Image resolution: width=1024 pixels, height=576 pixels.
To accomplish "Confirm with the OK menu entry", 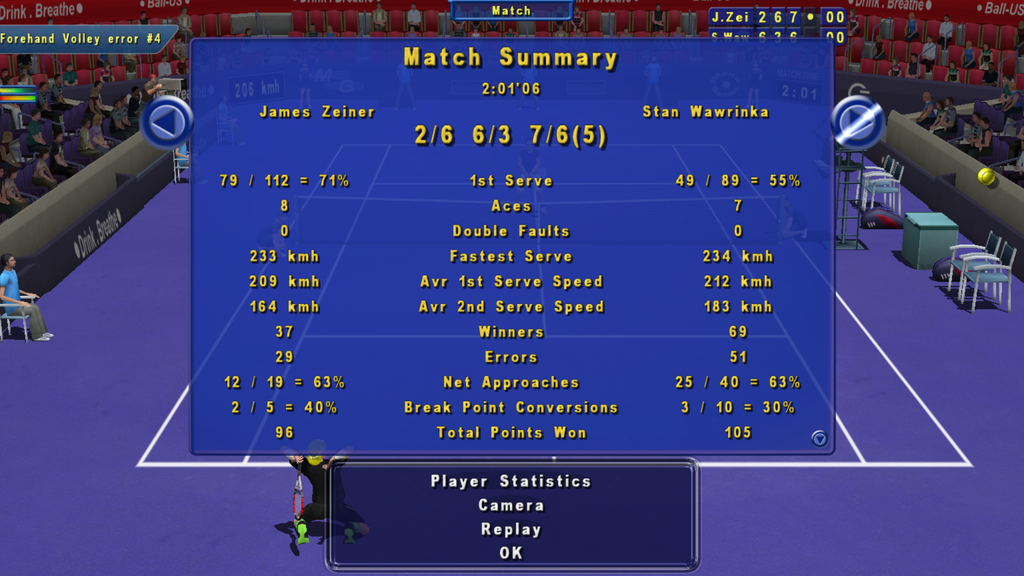I will [511, 553].
